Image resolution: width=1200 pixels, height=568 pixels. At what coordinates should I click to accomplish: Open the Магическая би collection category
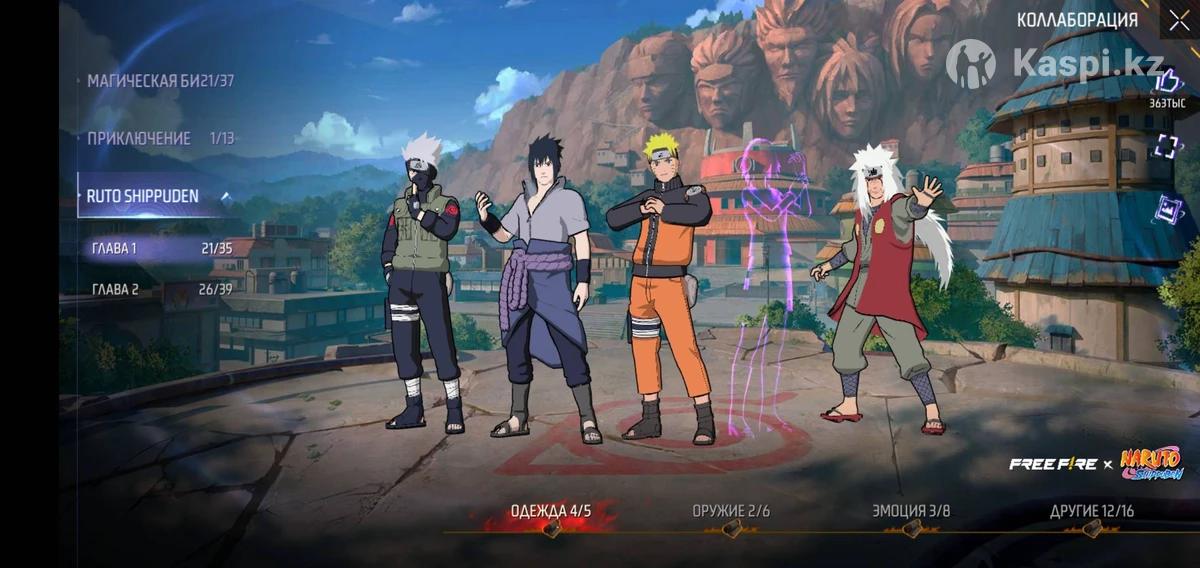point(160,81)
